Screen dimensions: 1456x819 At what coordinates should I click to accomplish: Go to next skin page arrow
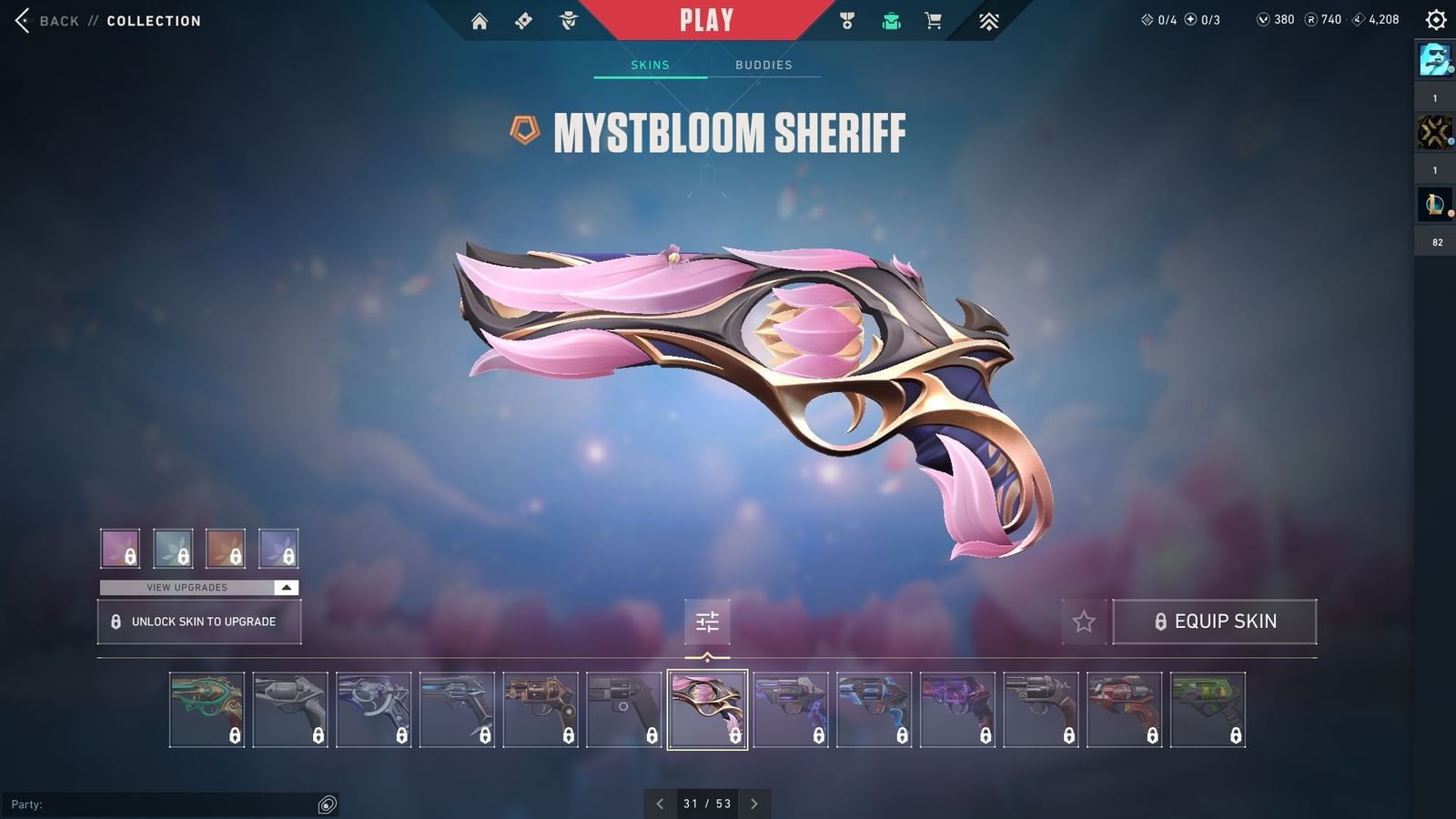point(754,804)
